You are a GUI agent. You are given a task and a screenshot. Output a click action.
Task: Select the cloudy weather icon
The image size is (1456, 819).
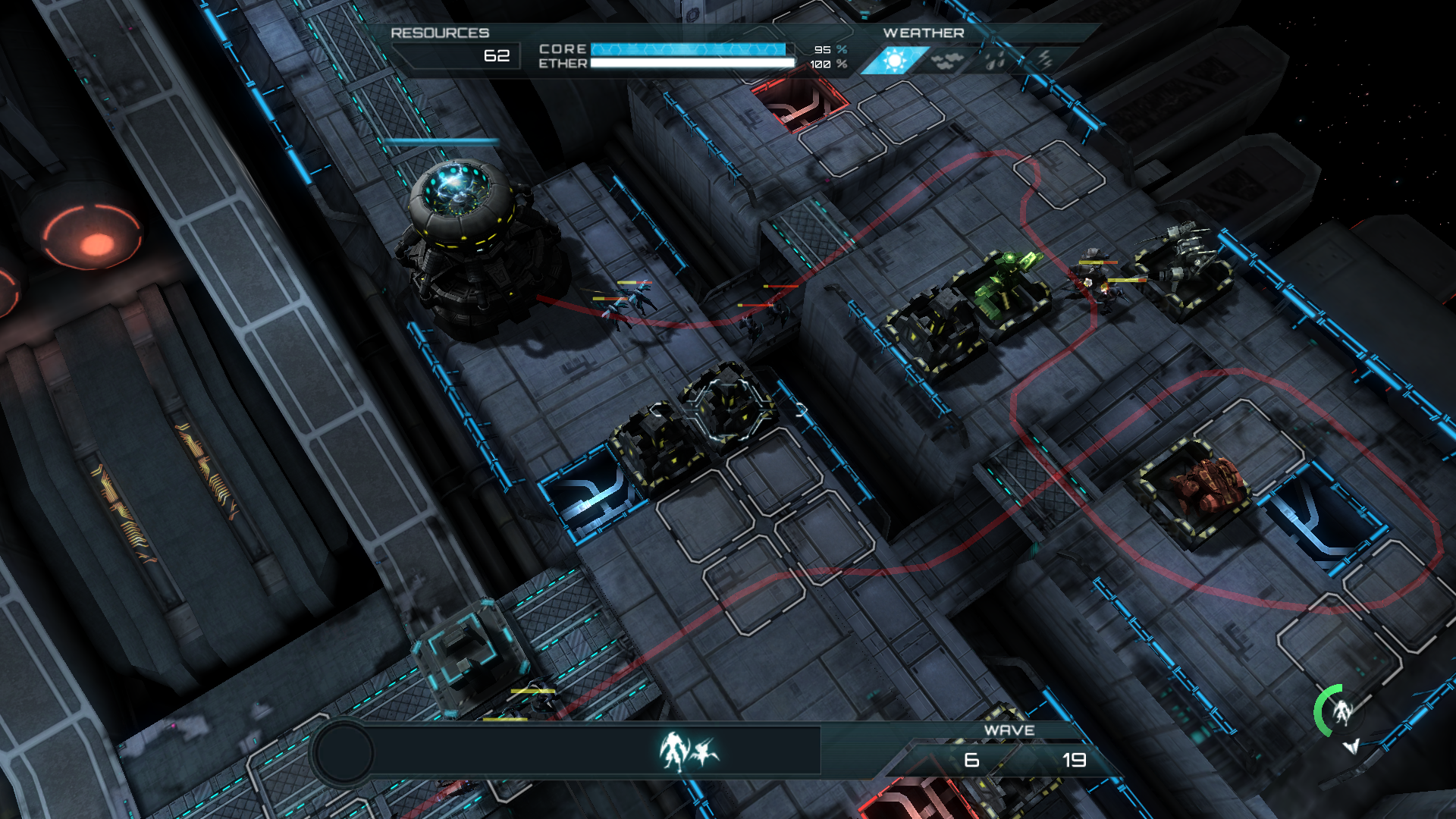(947, 61)
